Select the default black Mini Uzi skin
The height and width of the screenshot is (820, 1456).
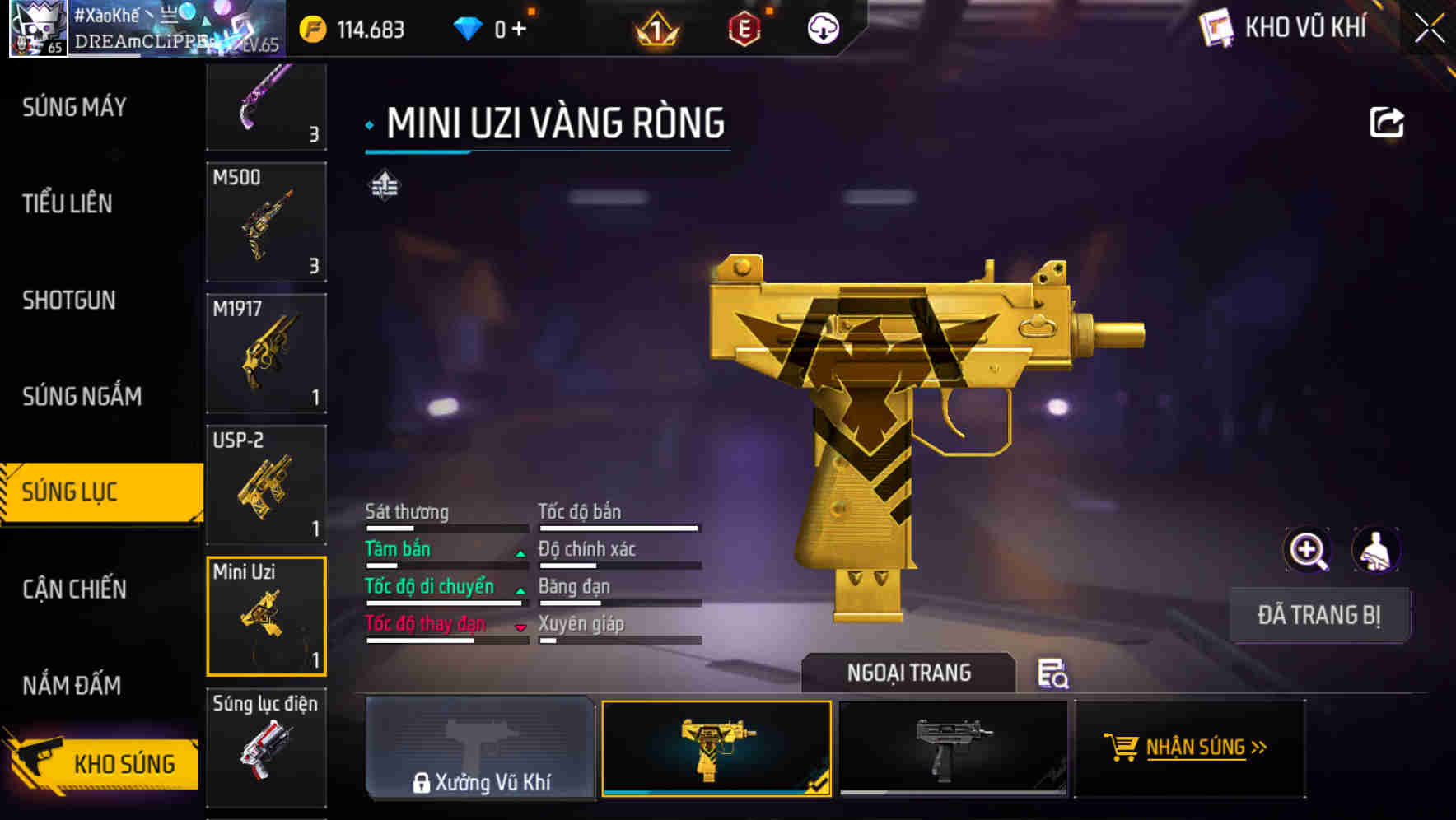953,748
